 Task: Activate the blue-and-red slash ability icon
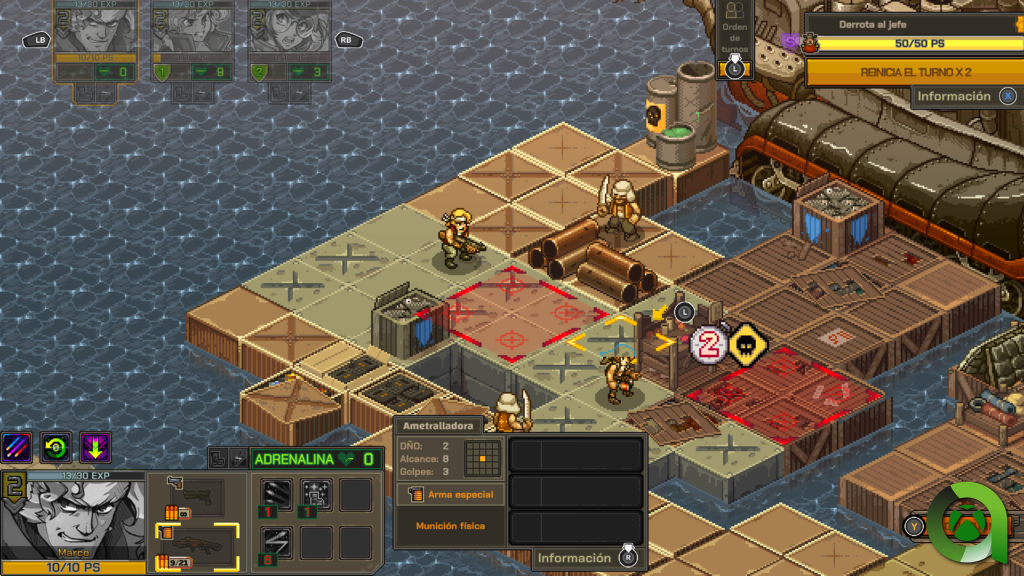tap(17, 447)
